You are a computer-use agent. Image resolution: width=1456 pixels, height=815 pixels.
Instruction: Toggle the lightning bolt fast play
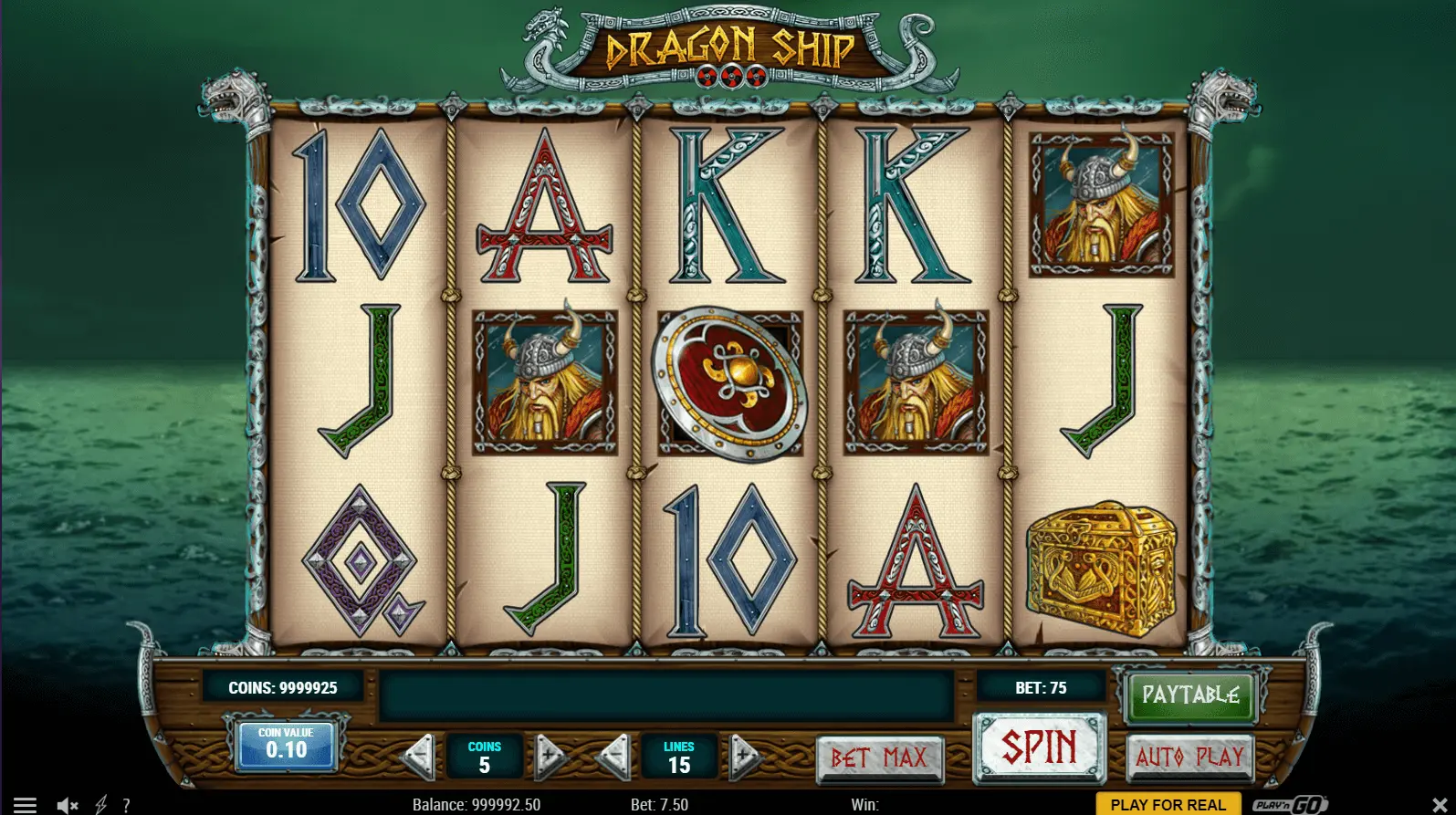(100, 805)
